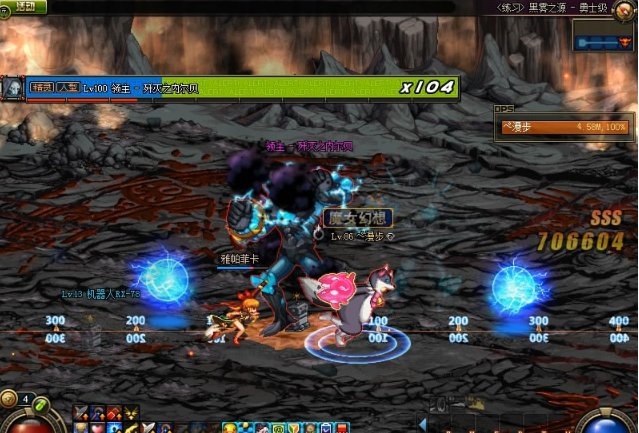639x433 pixels.
Task: Use the pink heart skill icon
Action: pyautogui.click(x=97, y=428)
